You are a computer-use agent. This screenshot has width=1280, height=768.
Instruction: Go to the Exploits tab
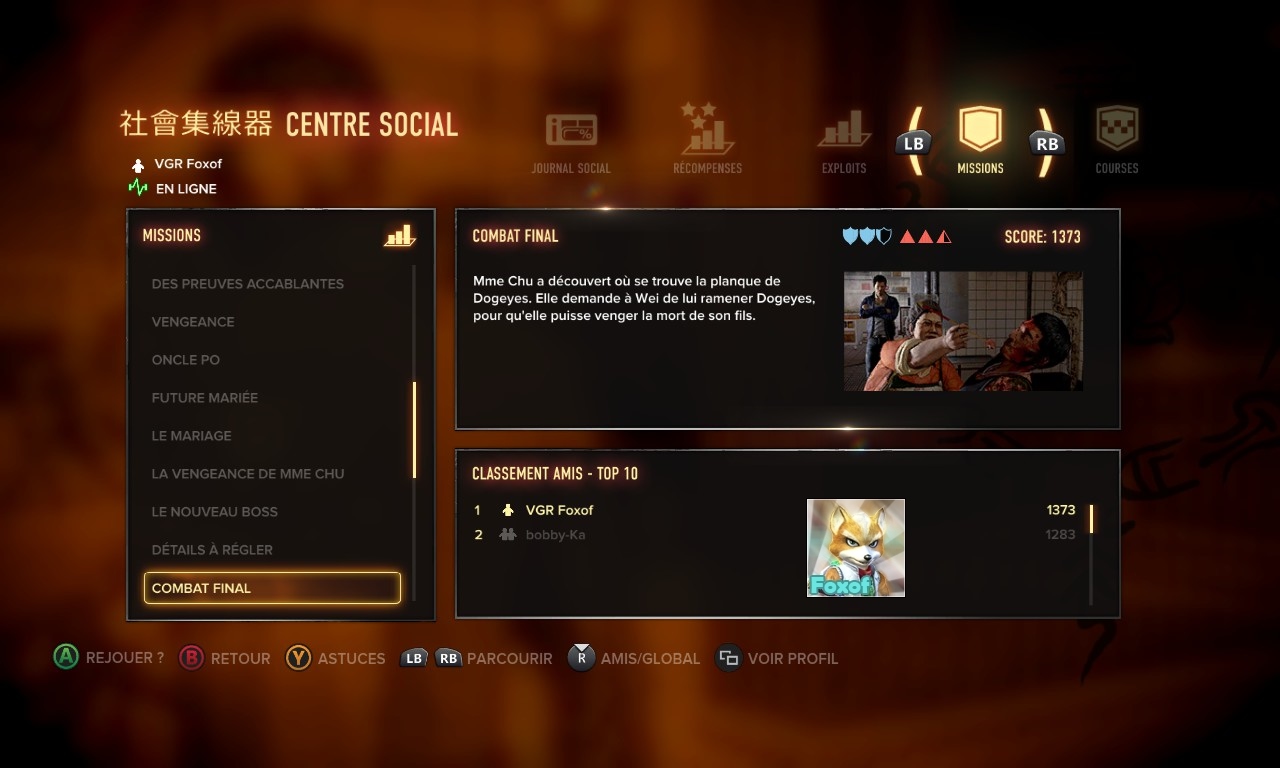click(844, 142)
